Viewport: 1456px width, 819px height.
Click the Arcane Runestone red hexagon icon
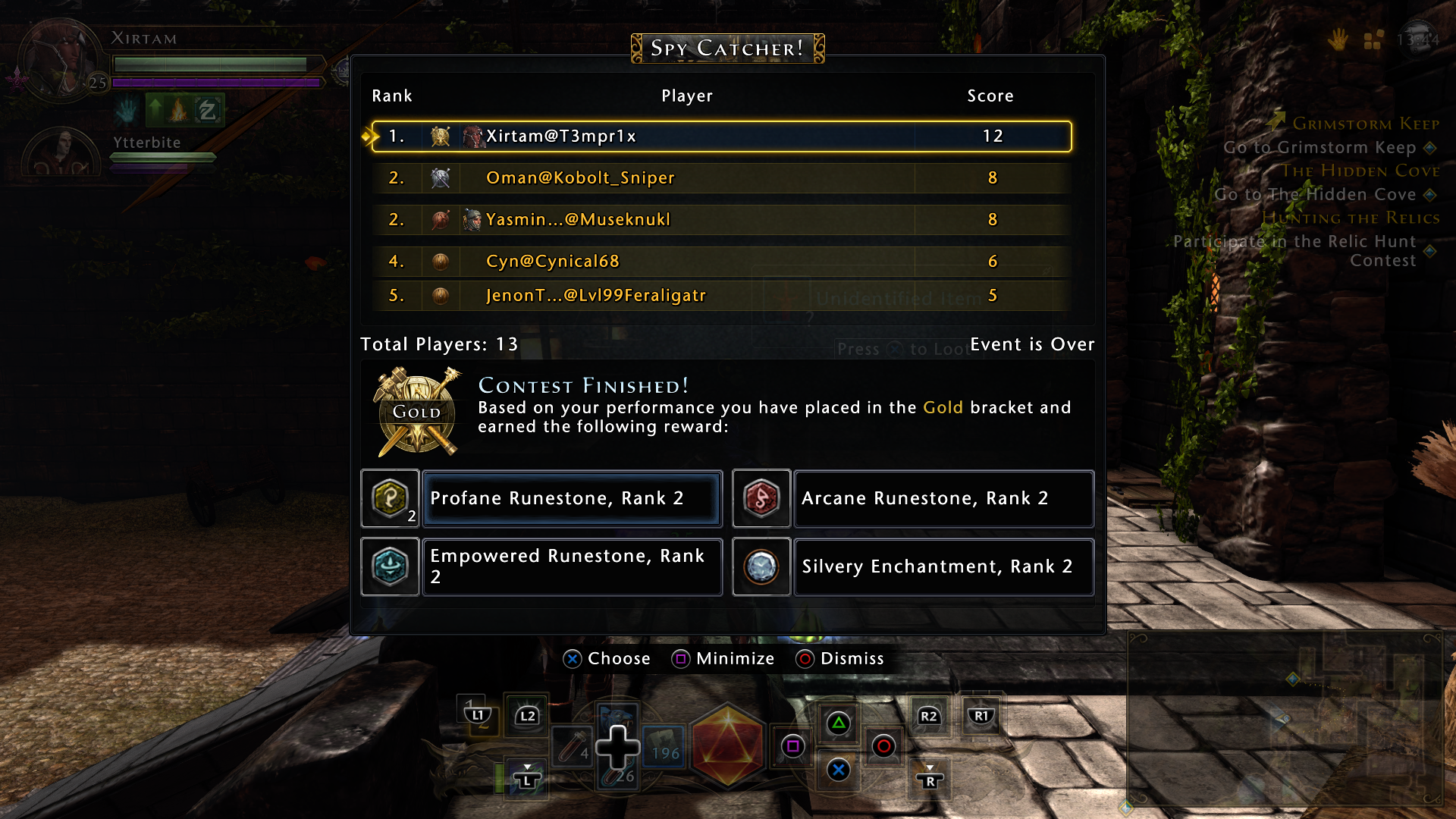click(761, 498)
